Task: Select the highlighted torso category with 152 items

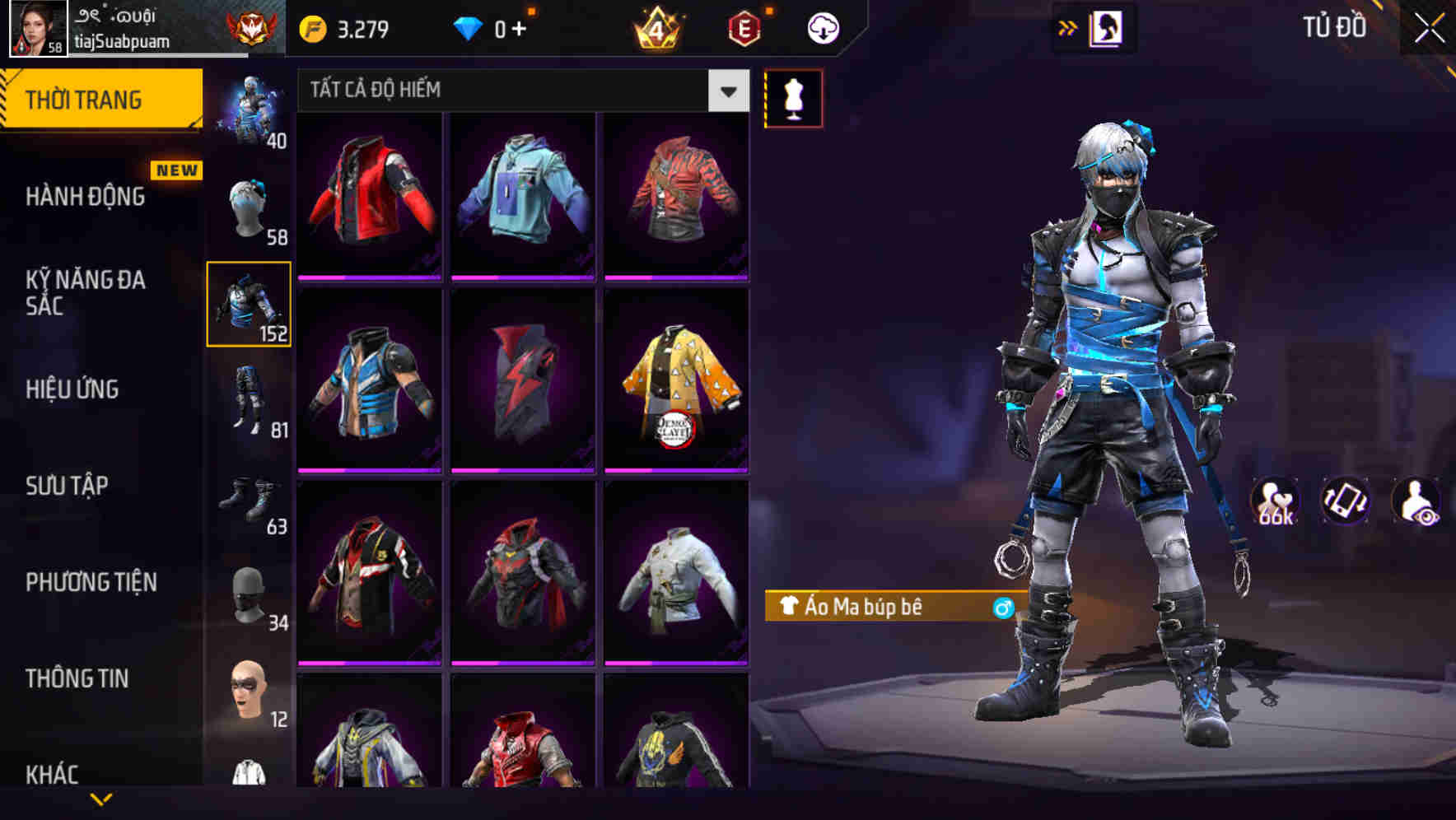Action: click(249, 305)
